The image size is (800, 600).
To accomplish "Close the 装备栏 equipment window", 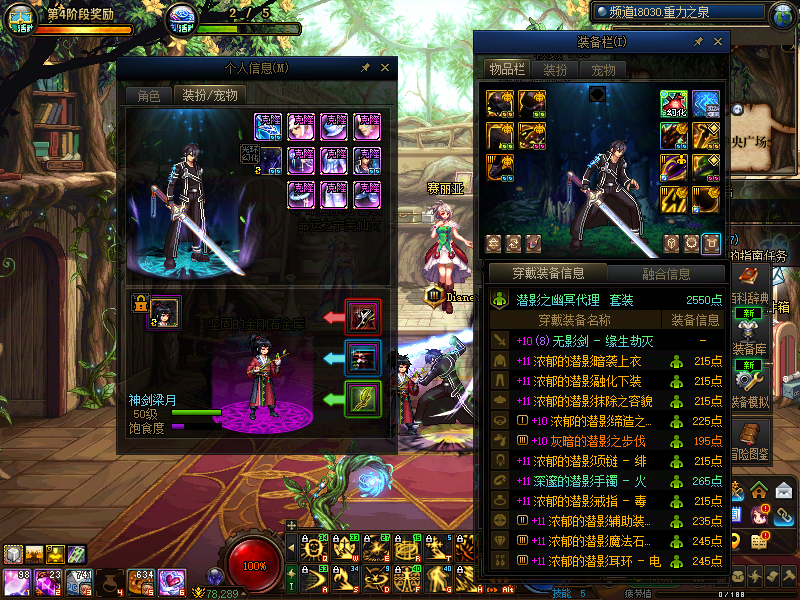I will [x=719, y=42].
